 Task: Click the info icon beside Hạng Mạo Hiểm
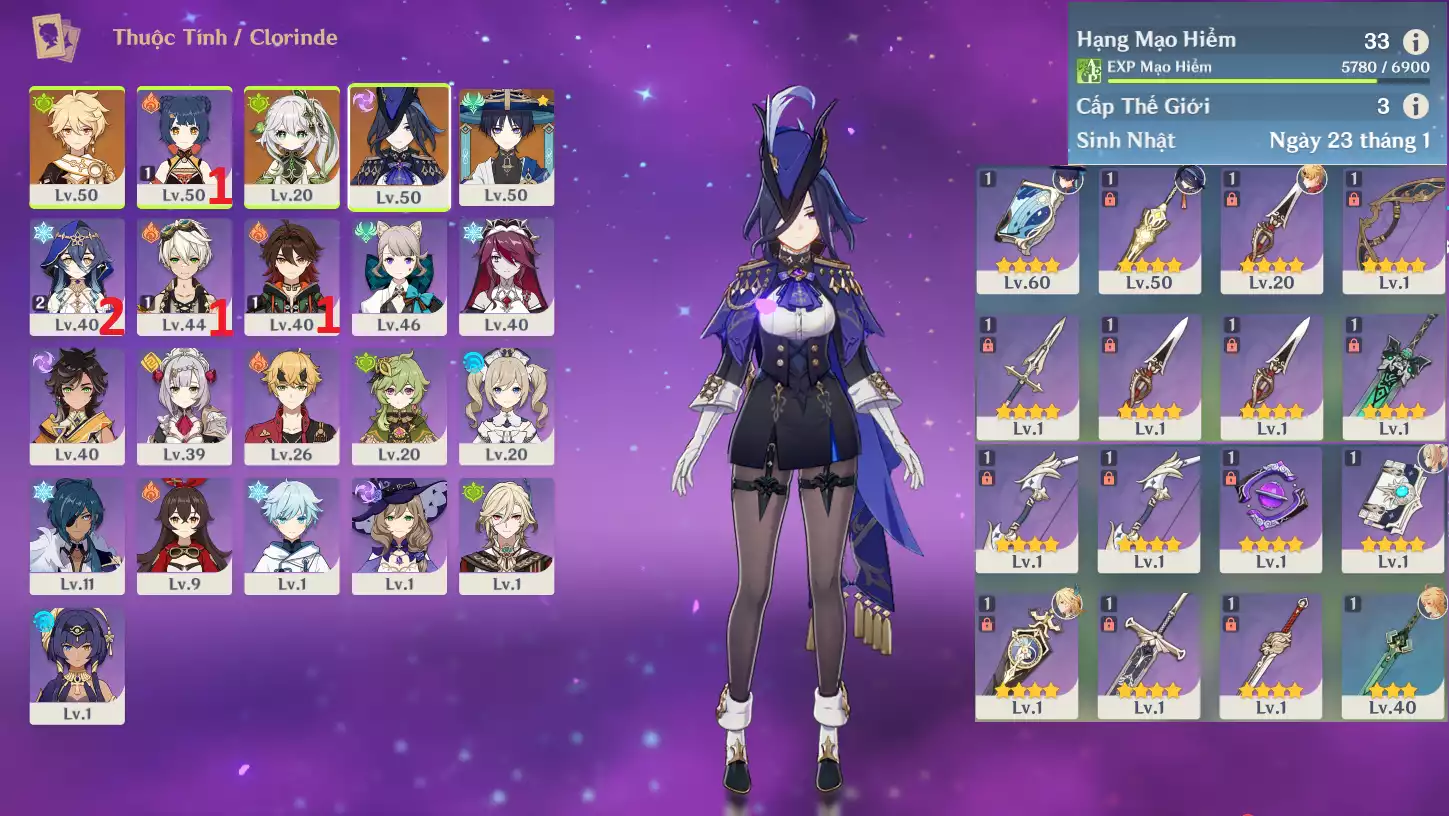coord(1415,41)
